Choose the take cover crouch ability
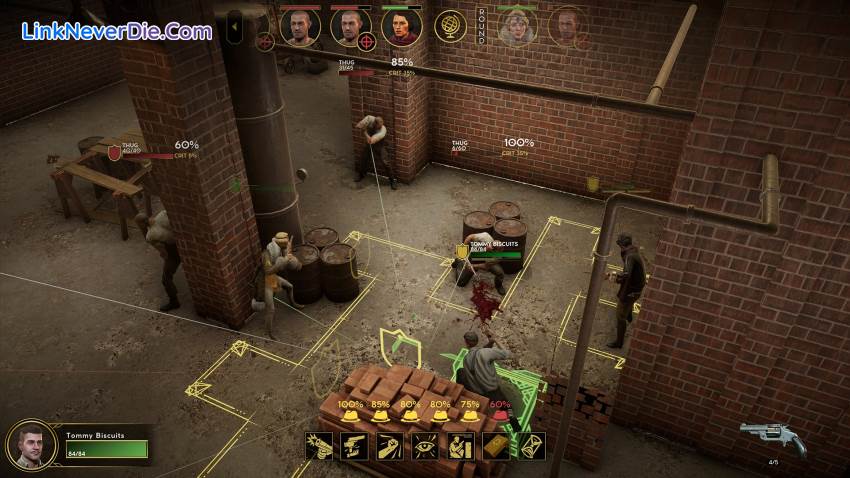This screenshot has width=850, height=478. click(460, 447)
